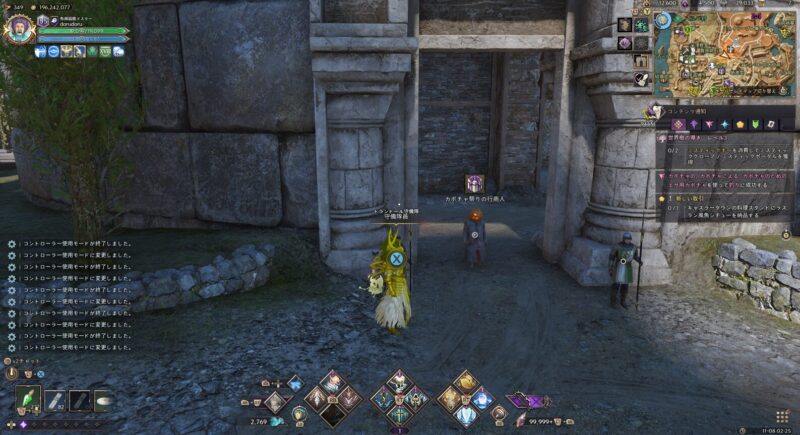The image size is (800, 435).
Task: Select the purple diamond content notification tab
Action: click(x=678, y=124)
